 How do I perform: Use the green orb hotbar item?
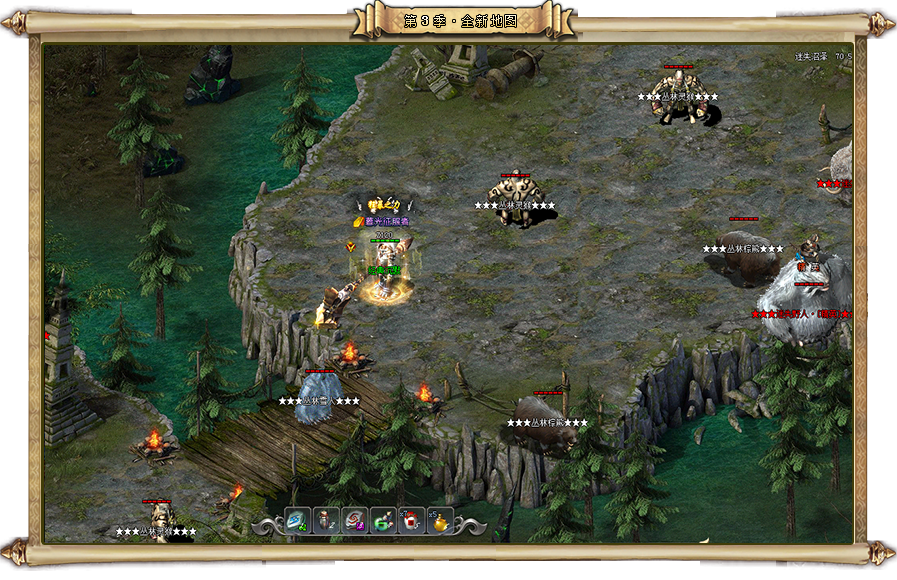pyautogui.click(x=384, y=521)
